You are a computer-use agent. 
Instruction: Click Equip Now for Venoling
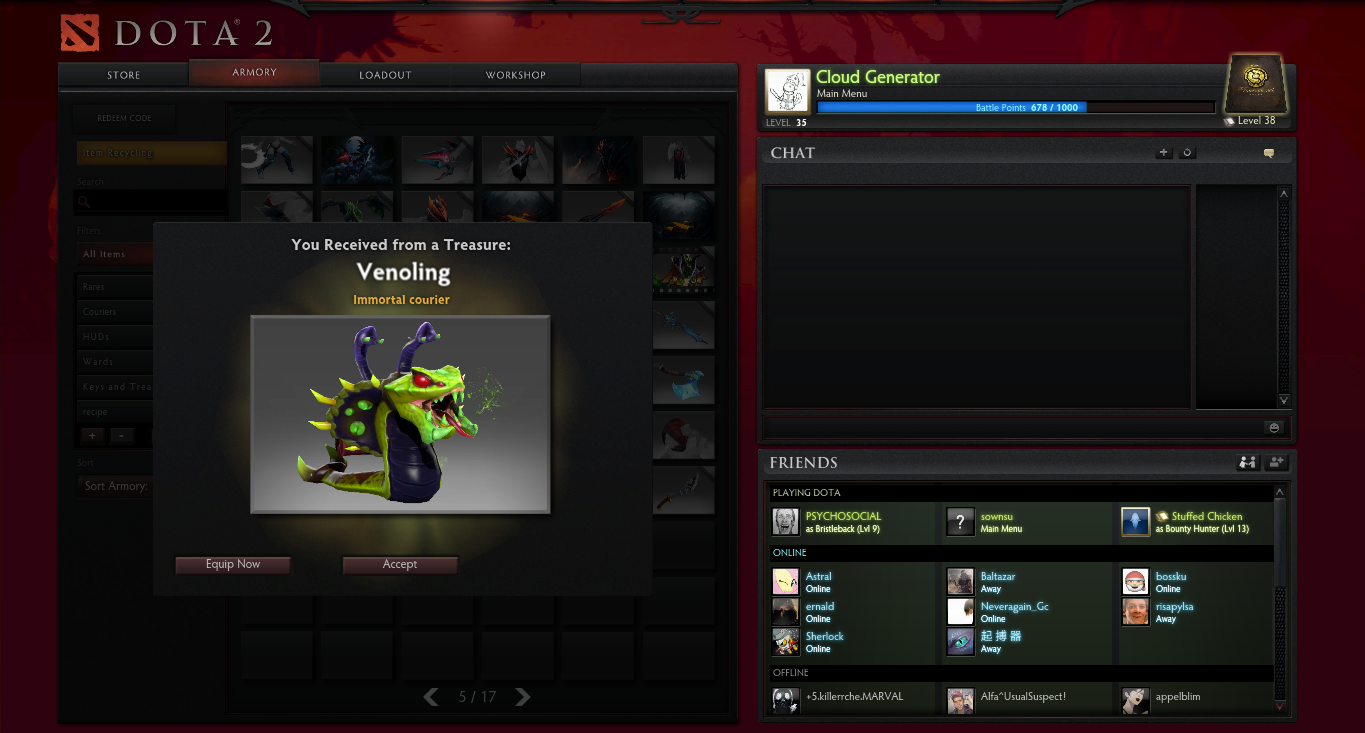[x=232, y=564]
